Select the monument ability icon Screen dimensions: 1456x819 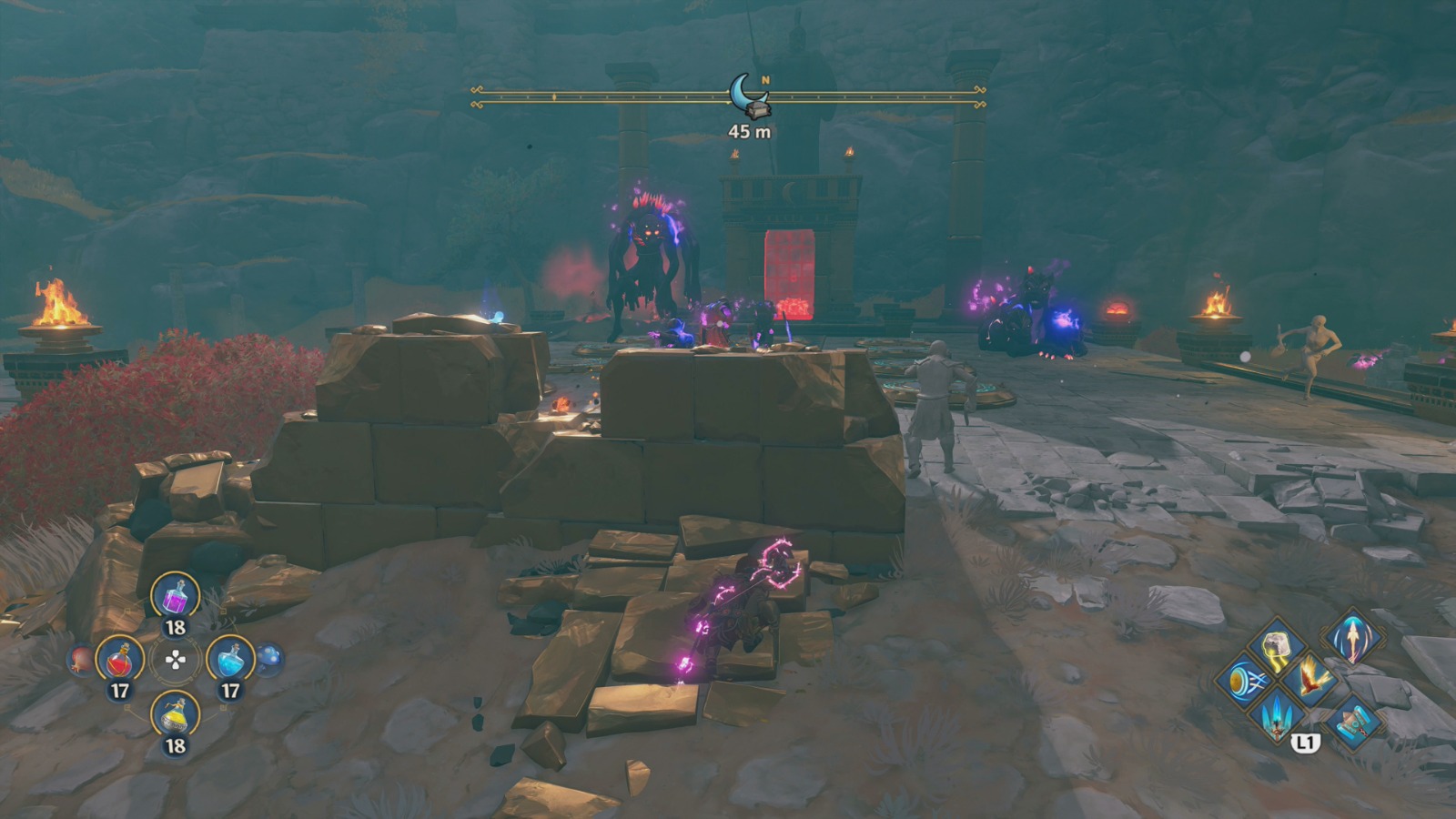click(x=1353, y=722)
